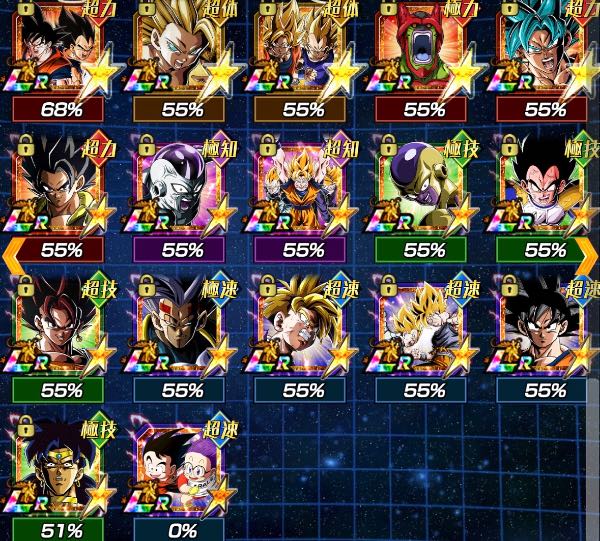The image size is (600, 541).
Task: Select the Super Saiyan group card
Action: pyautogui.click(x=303, y=190)
